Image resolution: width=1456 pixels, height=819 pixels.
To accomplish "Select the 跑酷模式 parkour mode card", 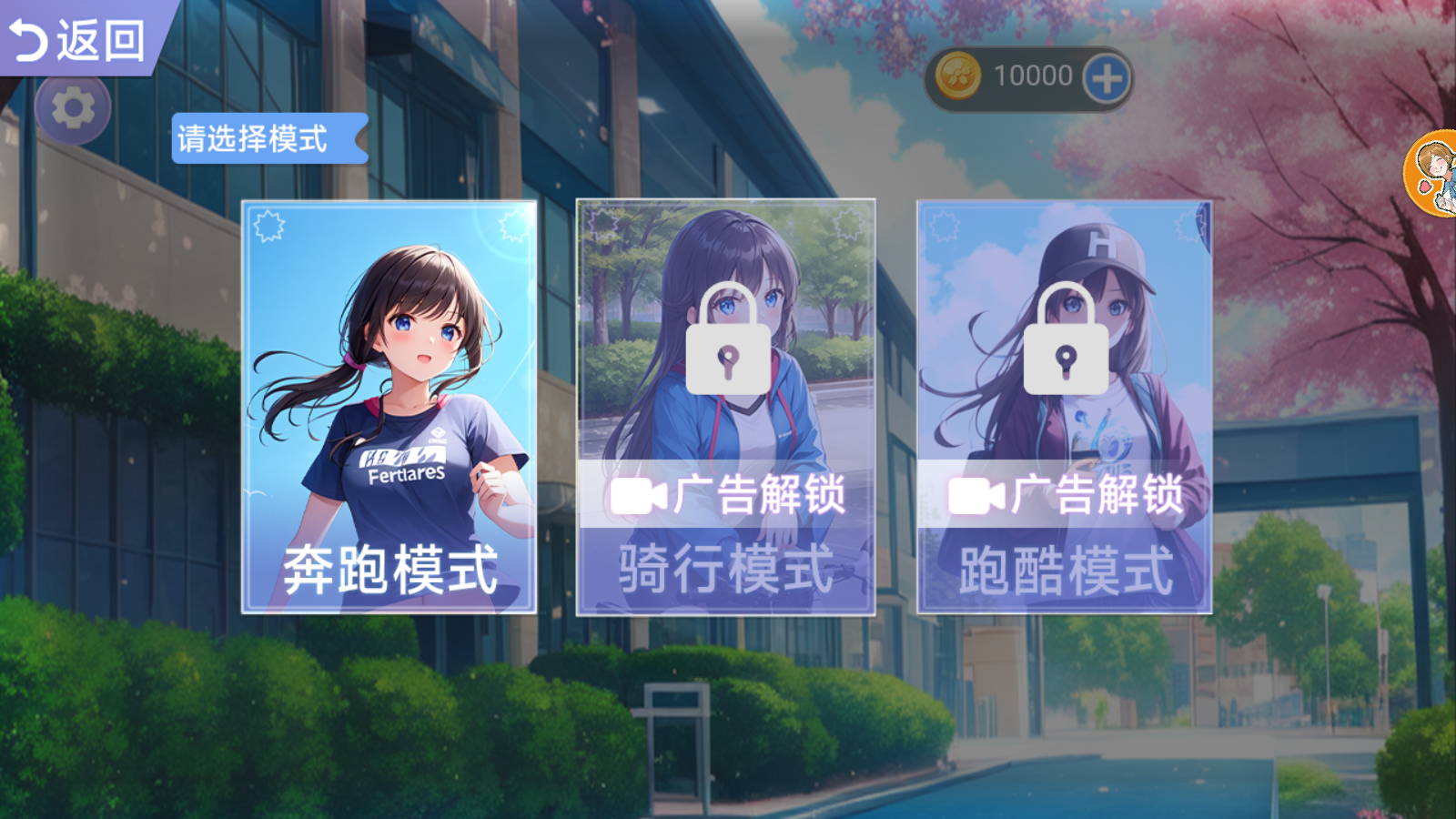I will tap(1067, 409).
